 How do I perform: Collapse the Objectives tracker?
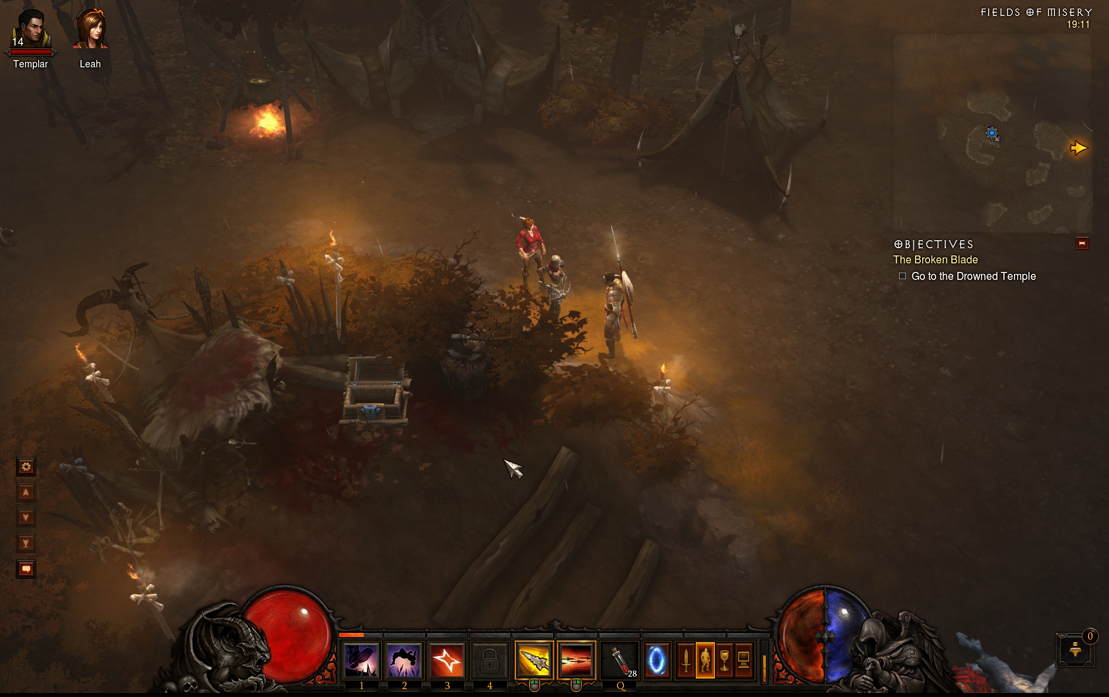1082,243
